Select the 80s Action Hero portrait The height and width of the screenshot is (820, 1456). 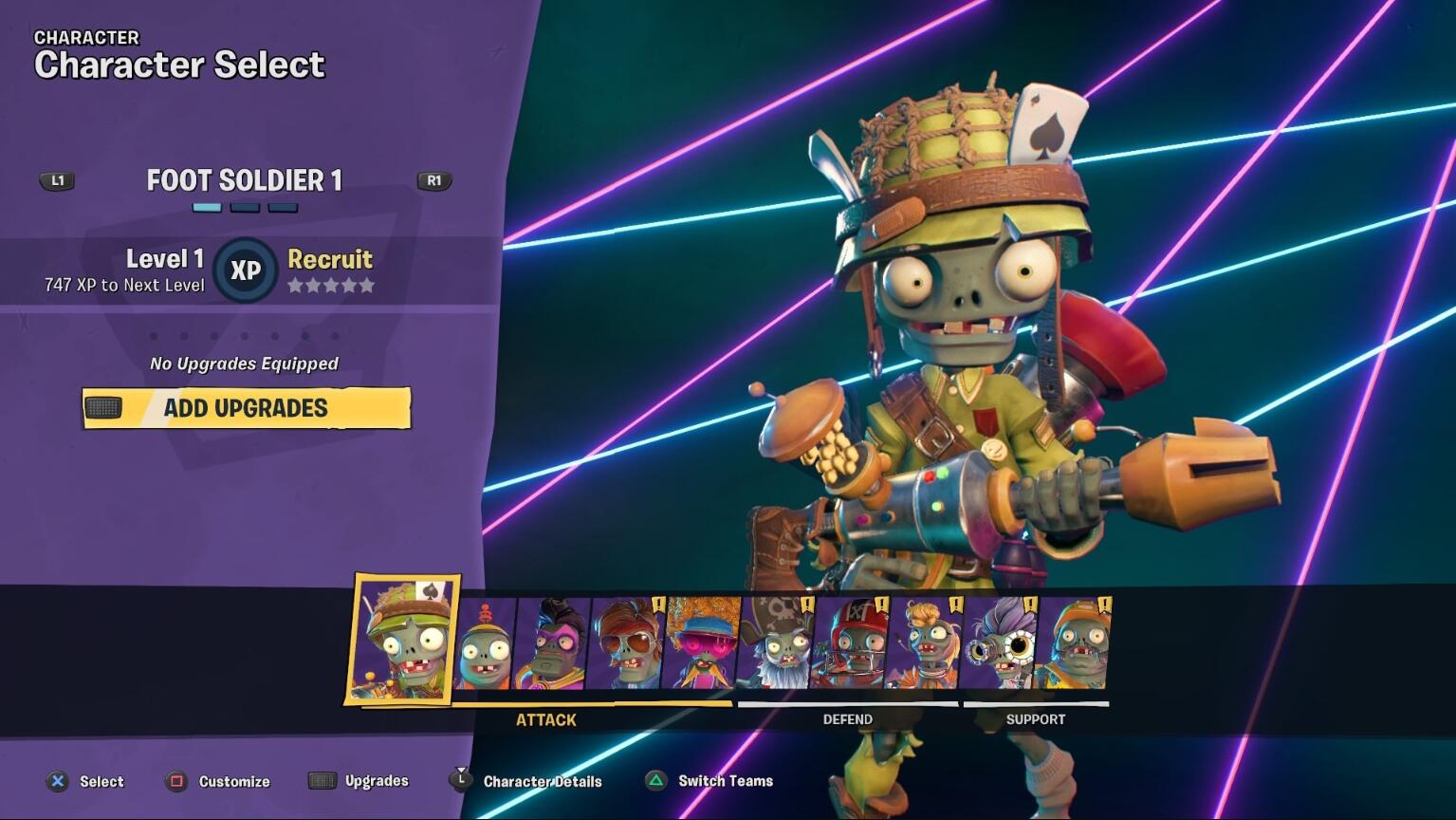click(x=626, y=643)
